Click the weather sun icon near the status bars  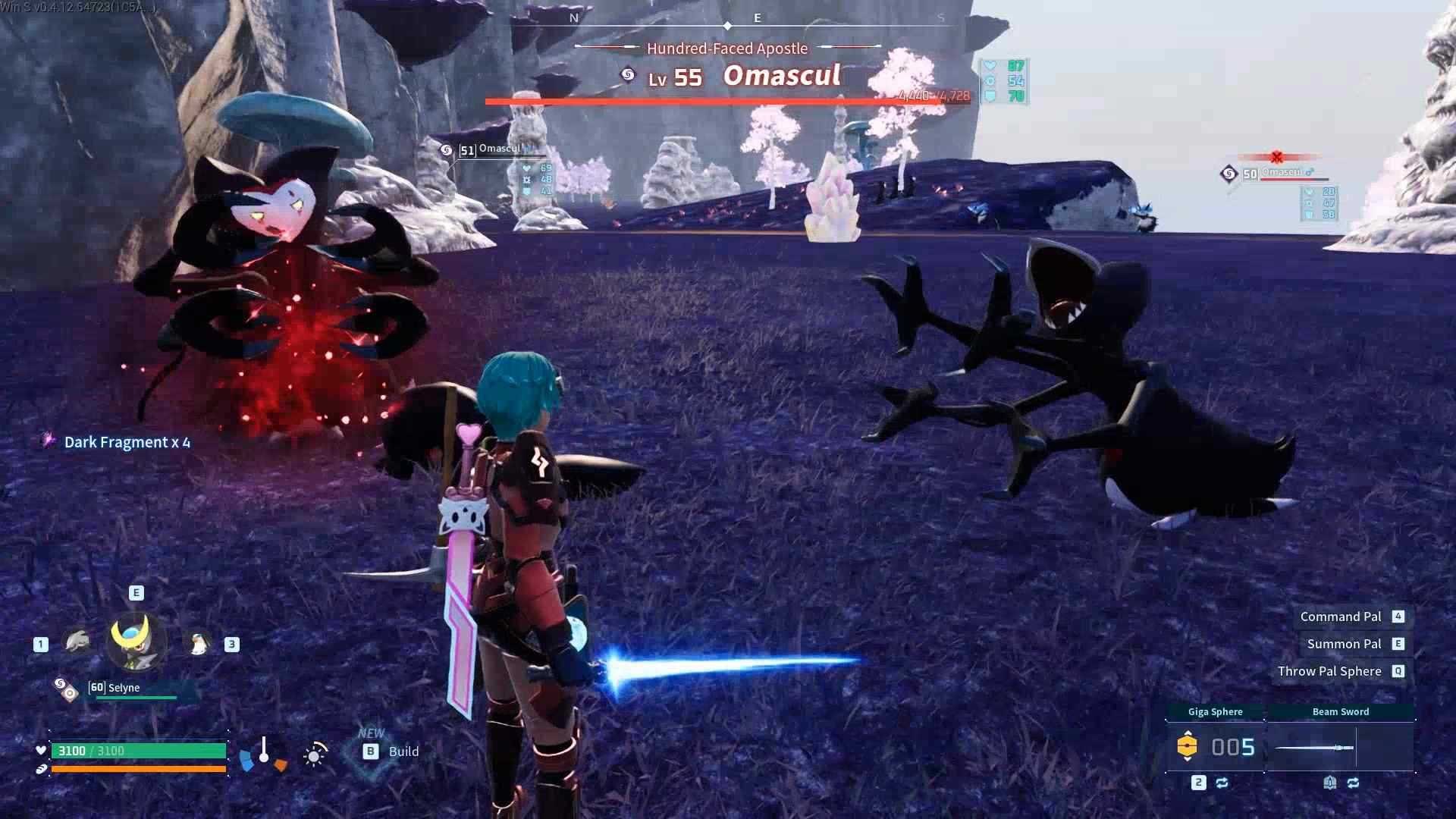pos(313,754)
